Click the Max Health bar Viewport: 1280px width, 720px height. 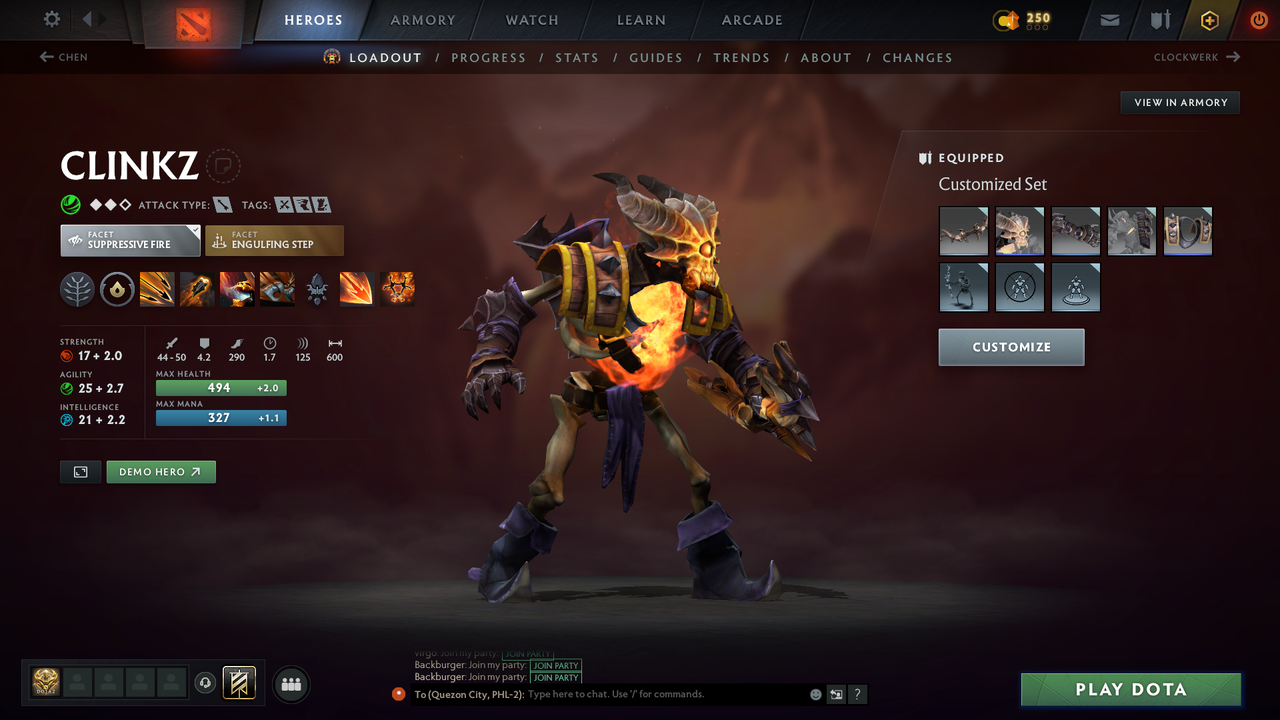(220, 387)
